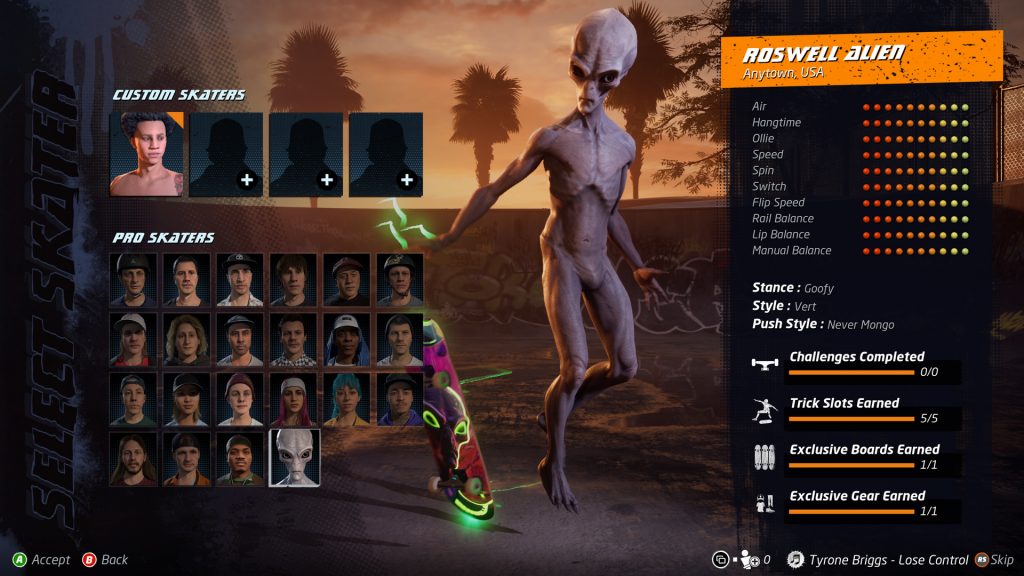Choose the skater wearing a checkered shirt

[294, 339]
